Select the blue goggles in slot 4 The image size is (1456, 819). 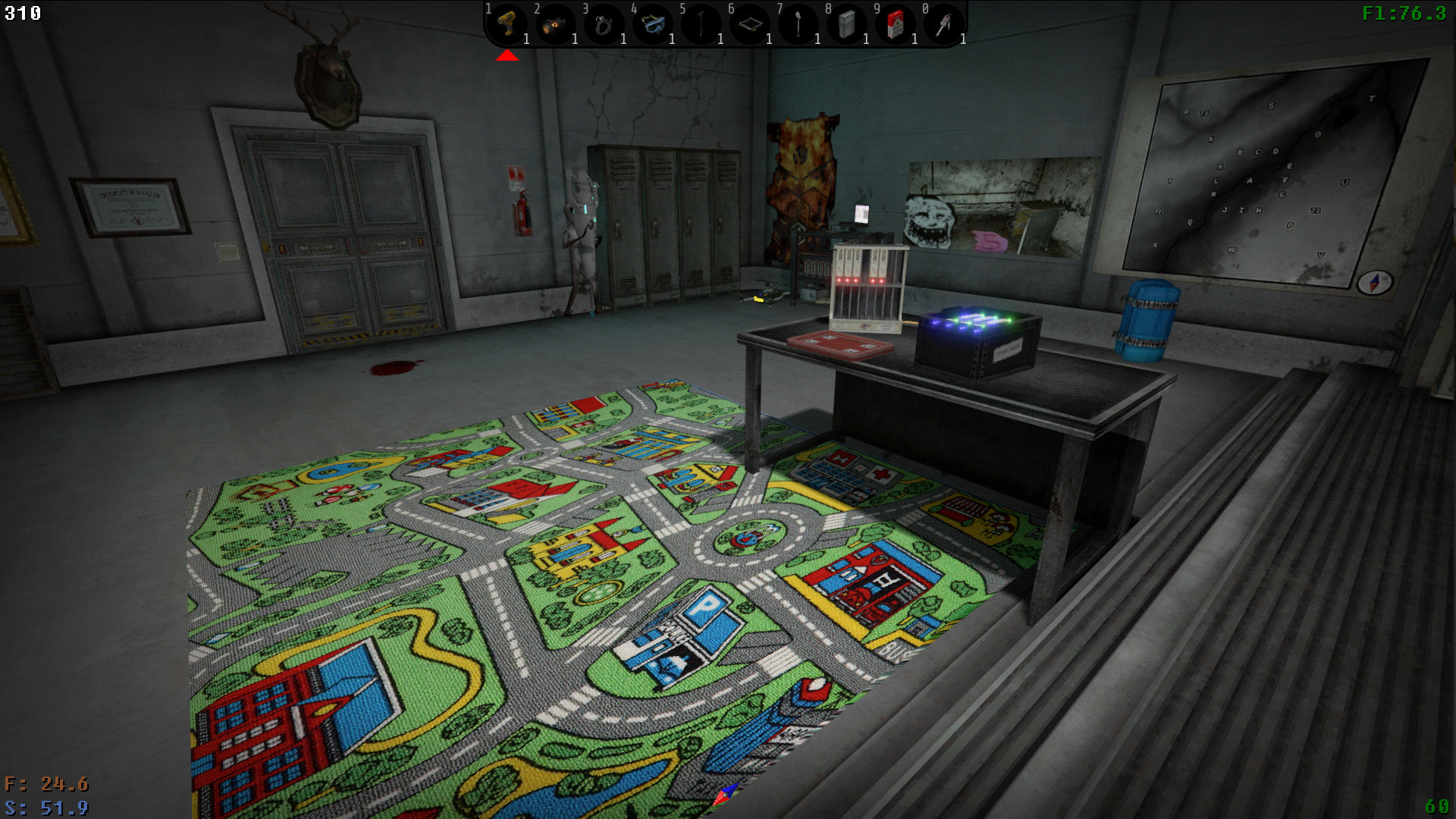(x=652, y=25)
